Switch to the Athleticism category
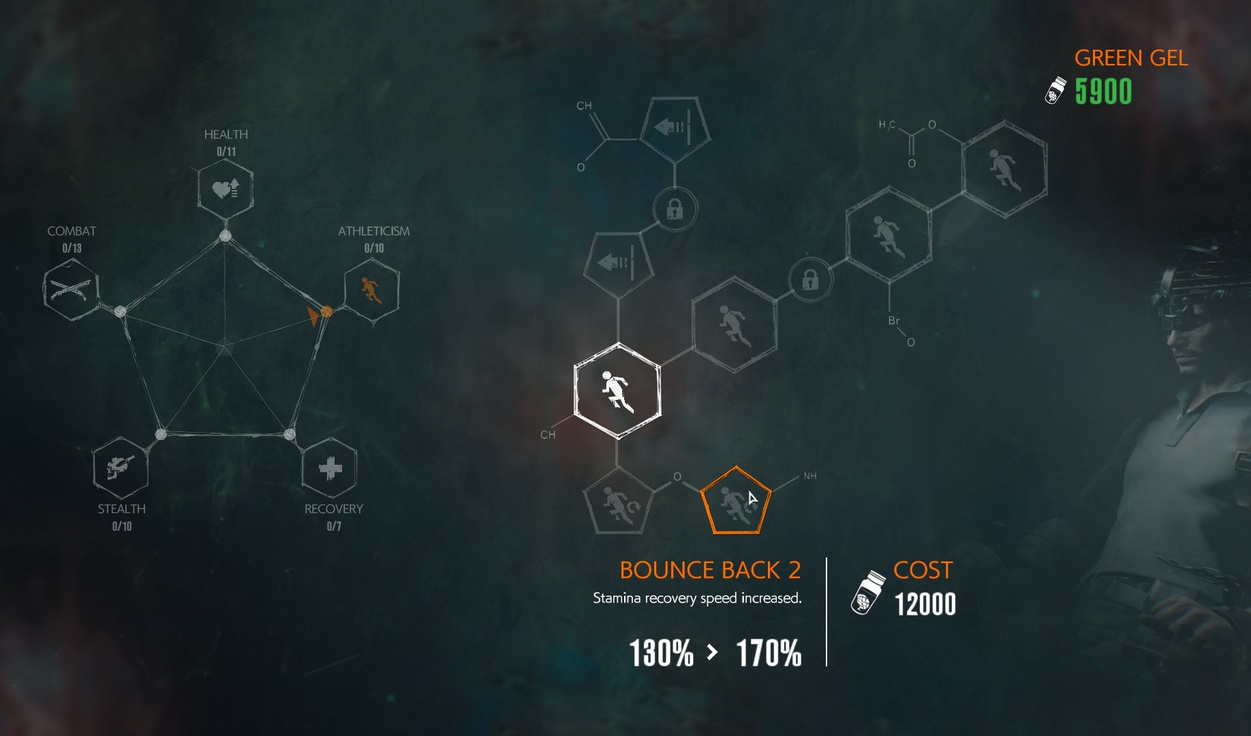 click(371, 289)
